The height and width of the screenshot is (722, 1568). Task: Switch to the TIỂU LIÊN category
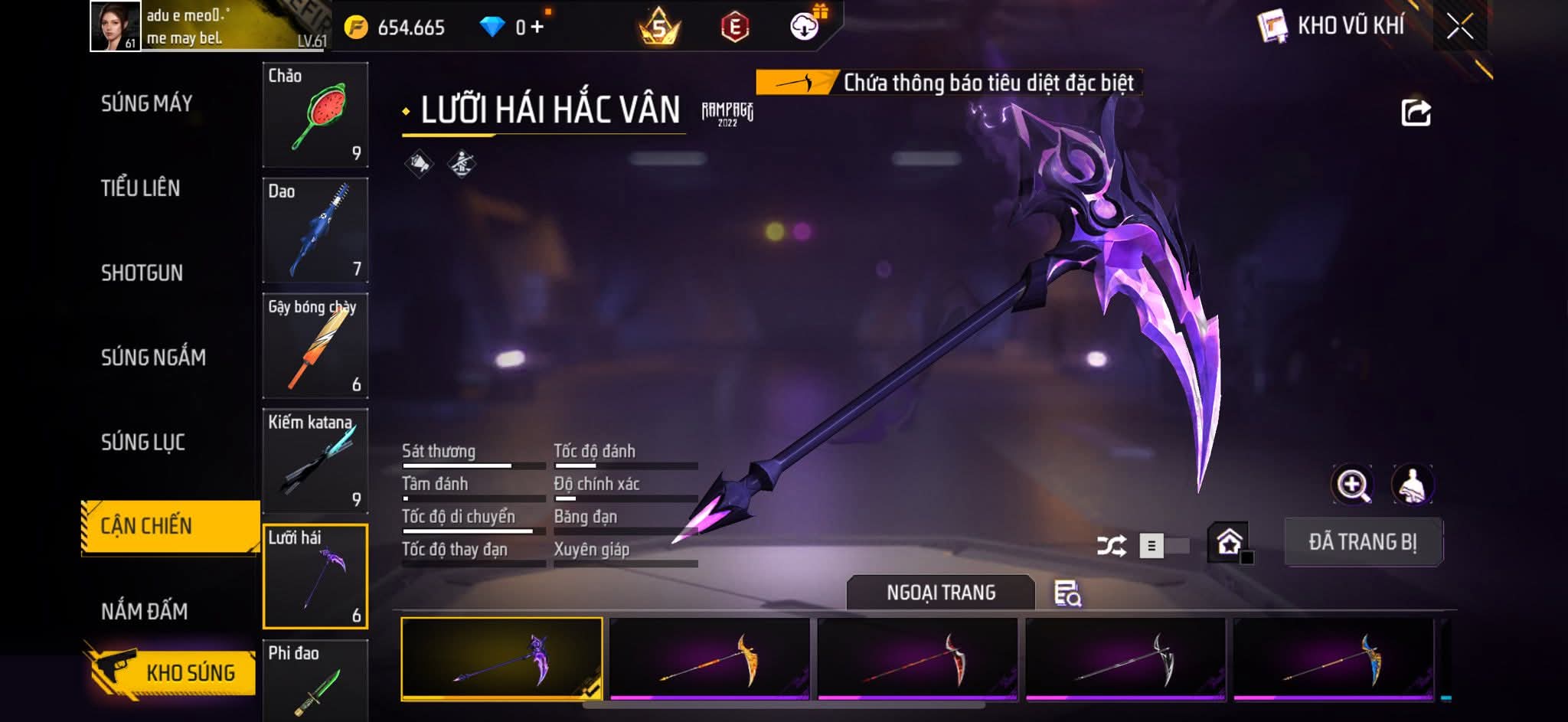[140, 188]
